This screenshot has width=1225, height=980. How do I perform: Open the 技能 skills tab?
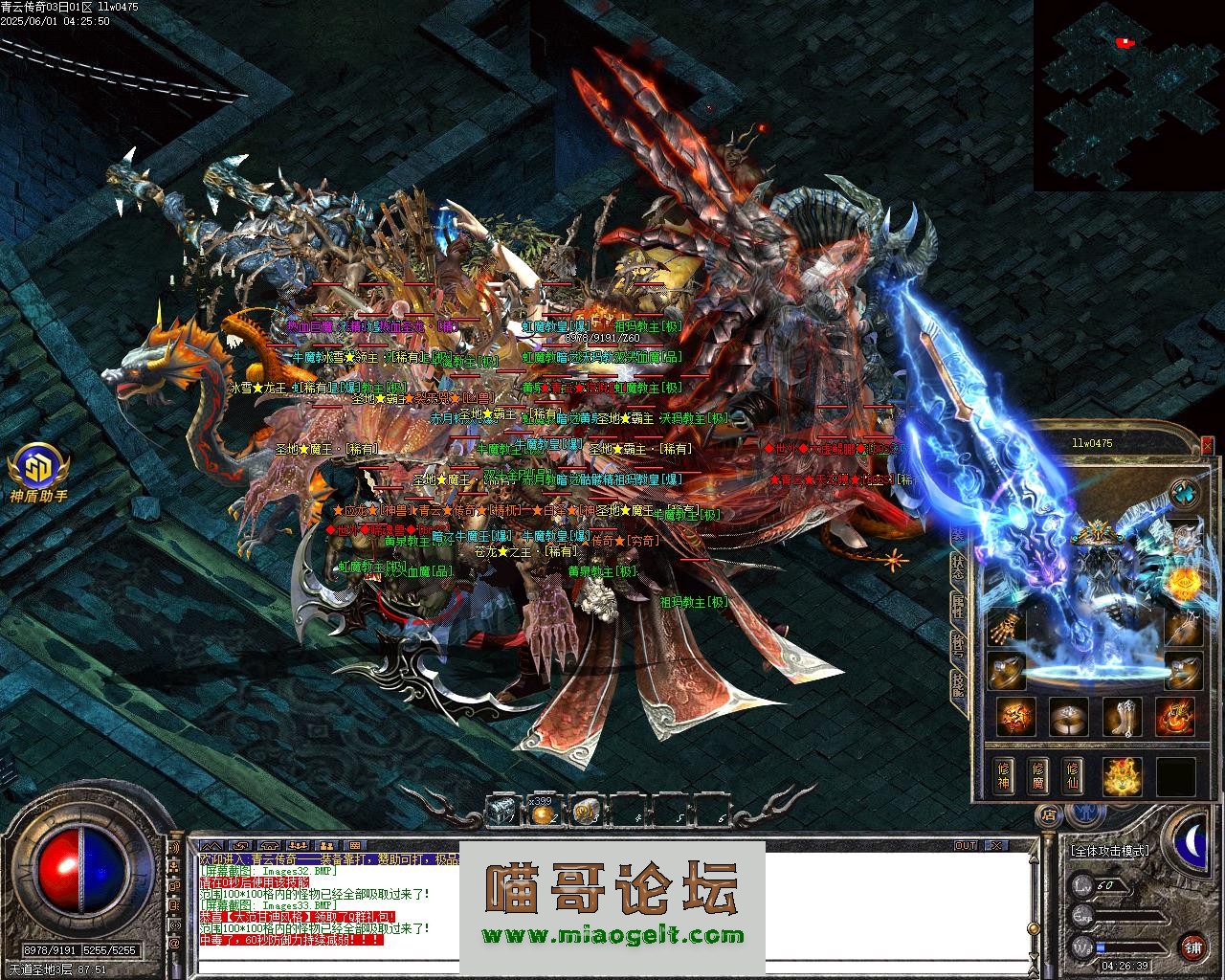pos(957,681)
